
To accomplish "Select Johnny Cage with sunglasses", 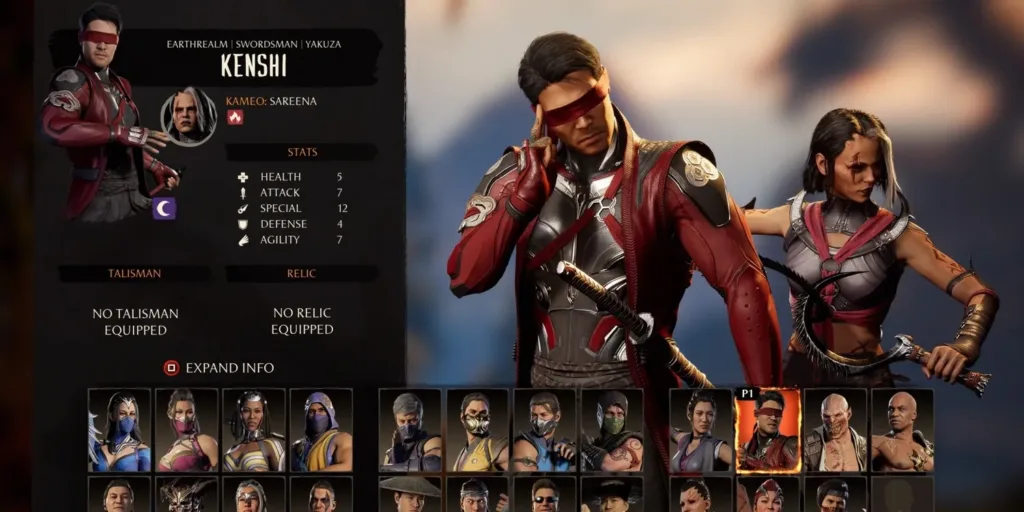I will pyautogui.click(x=544, y=495).
